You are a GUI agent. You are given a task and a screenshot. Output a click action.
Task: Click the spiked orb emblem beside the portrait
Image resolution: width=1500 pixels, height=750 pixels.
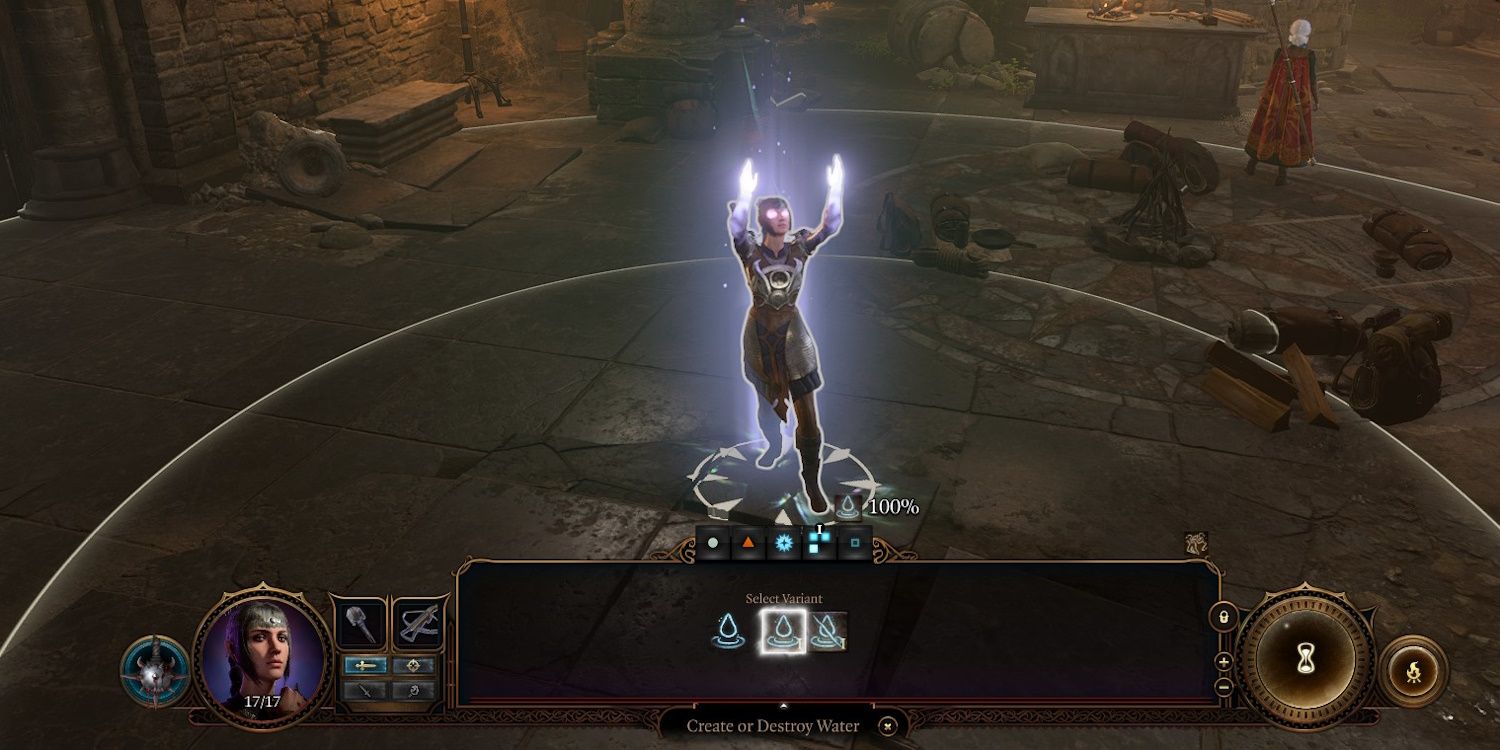[155, 672]
